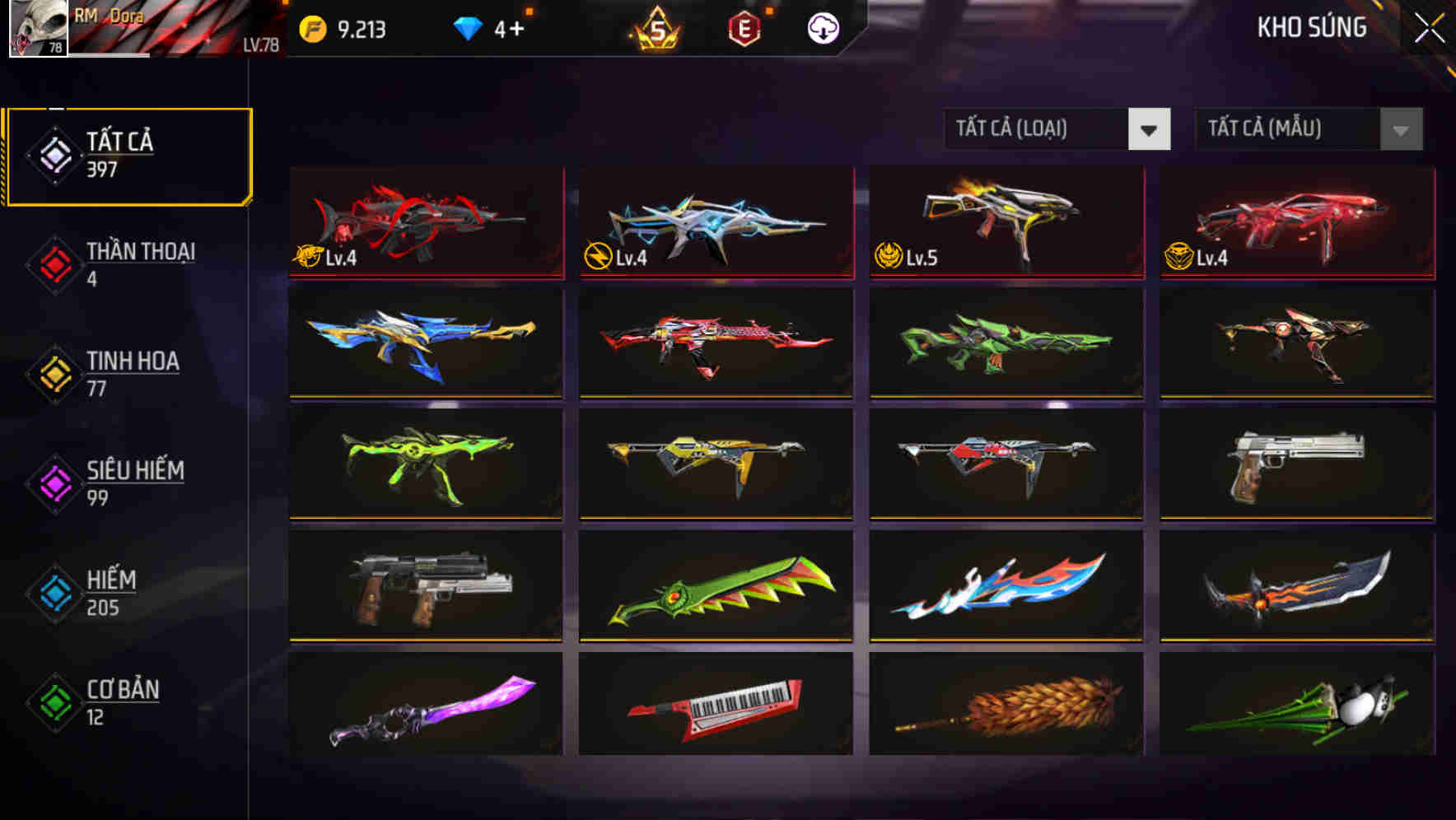Open the TẤT CẢ (LOẠI) filter dropdown

coord(1057,129)
